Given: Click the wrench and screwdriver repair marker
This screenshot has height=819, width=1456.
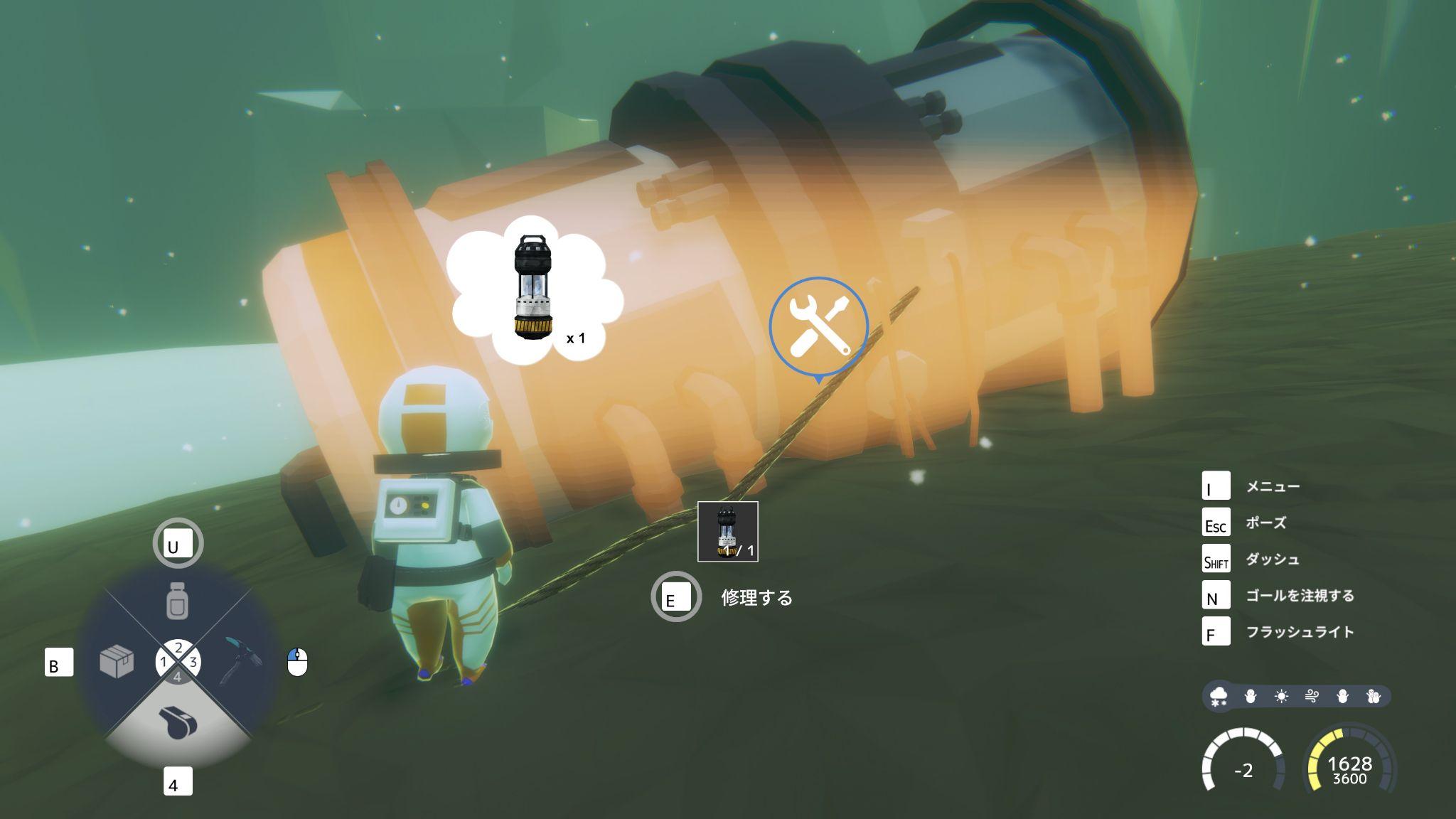Looking at the screenshot, I should pos(819,324).
